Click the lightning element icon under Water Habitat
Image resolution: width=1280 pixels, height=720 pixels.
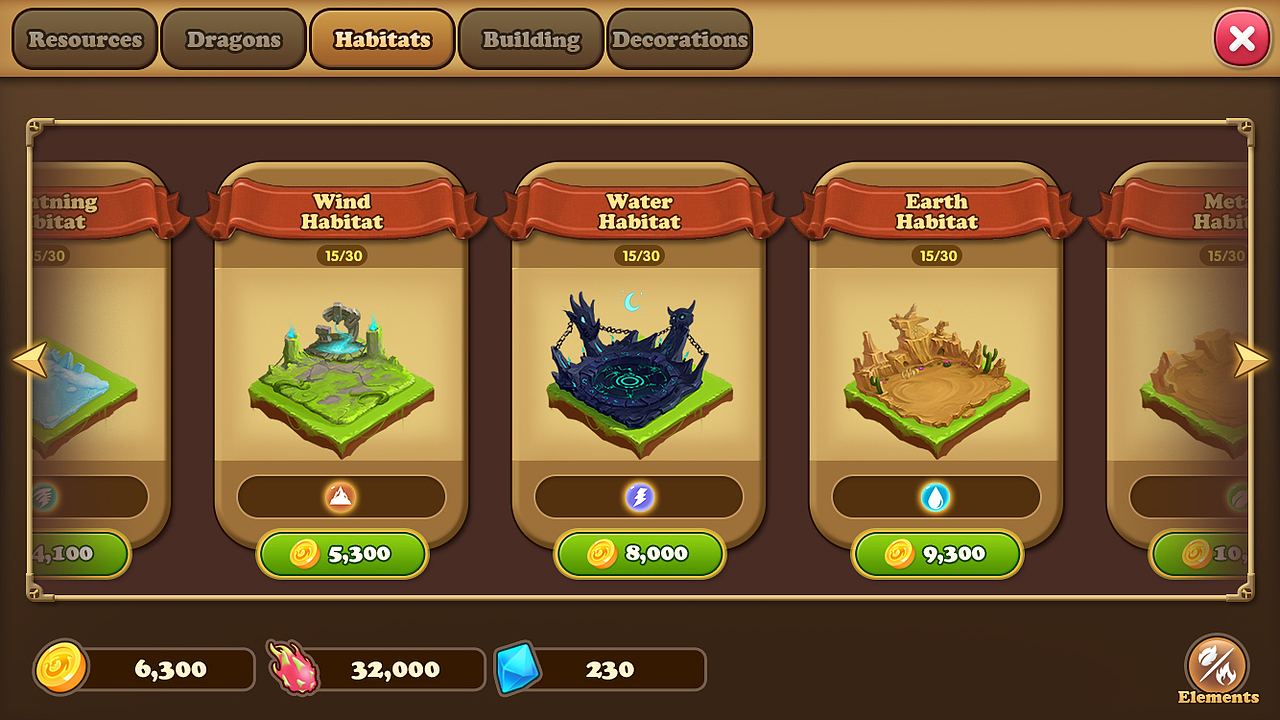point(639,496)
